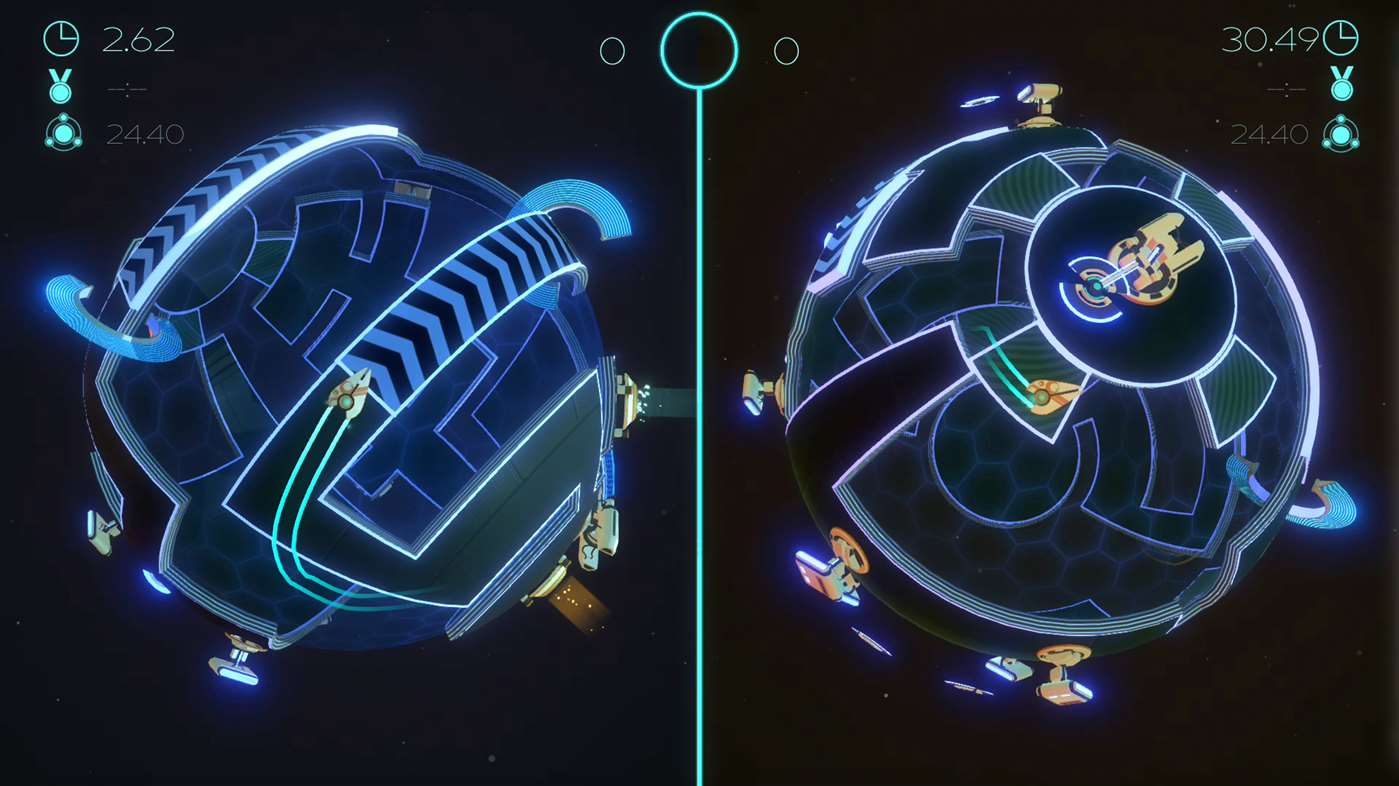
Task: Click the right fluid counter icon beside 24.40
Action: (1340, 133)
